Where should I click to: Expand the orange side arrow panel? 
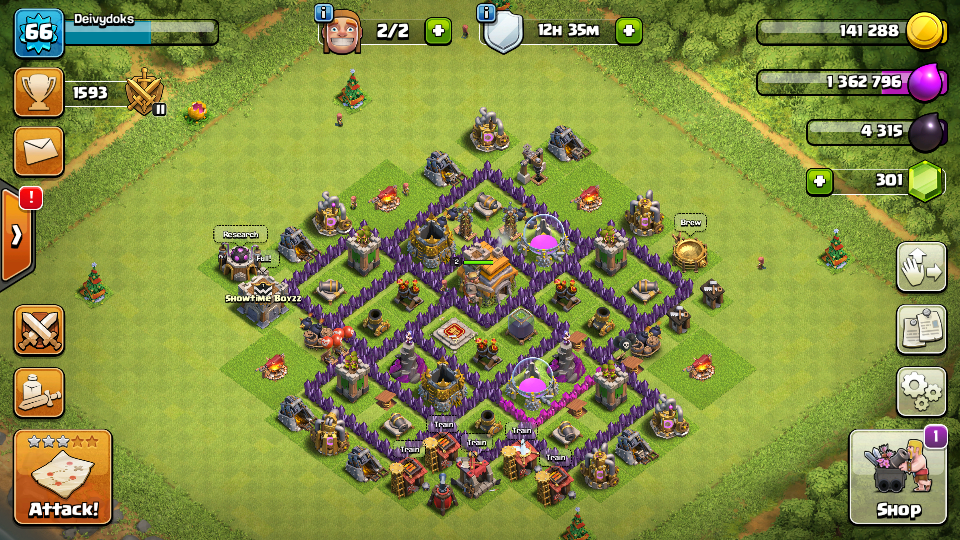[x=18, y=235]
